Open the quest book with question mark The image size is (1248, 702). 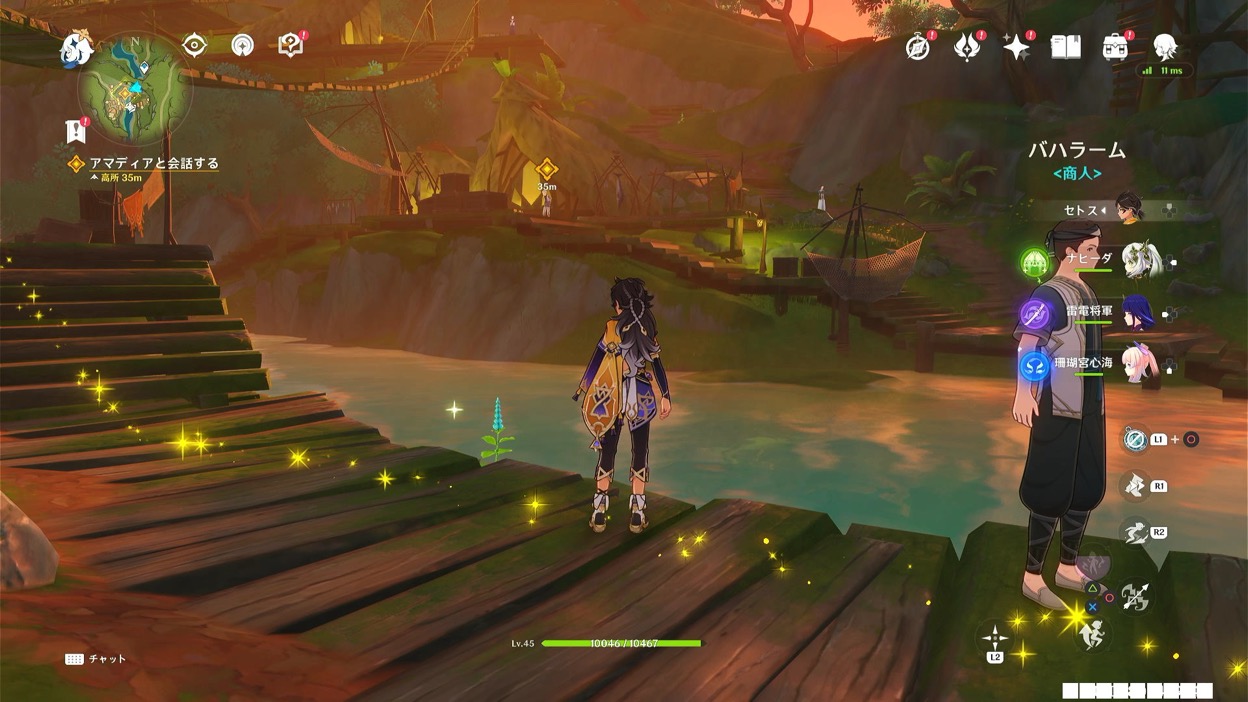pos(290,45)
